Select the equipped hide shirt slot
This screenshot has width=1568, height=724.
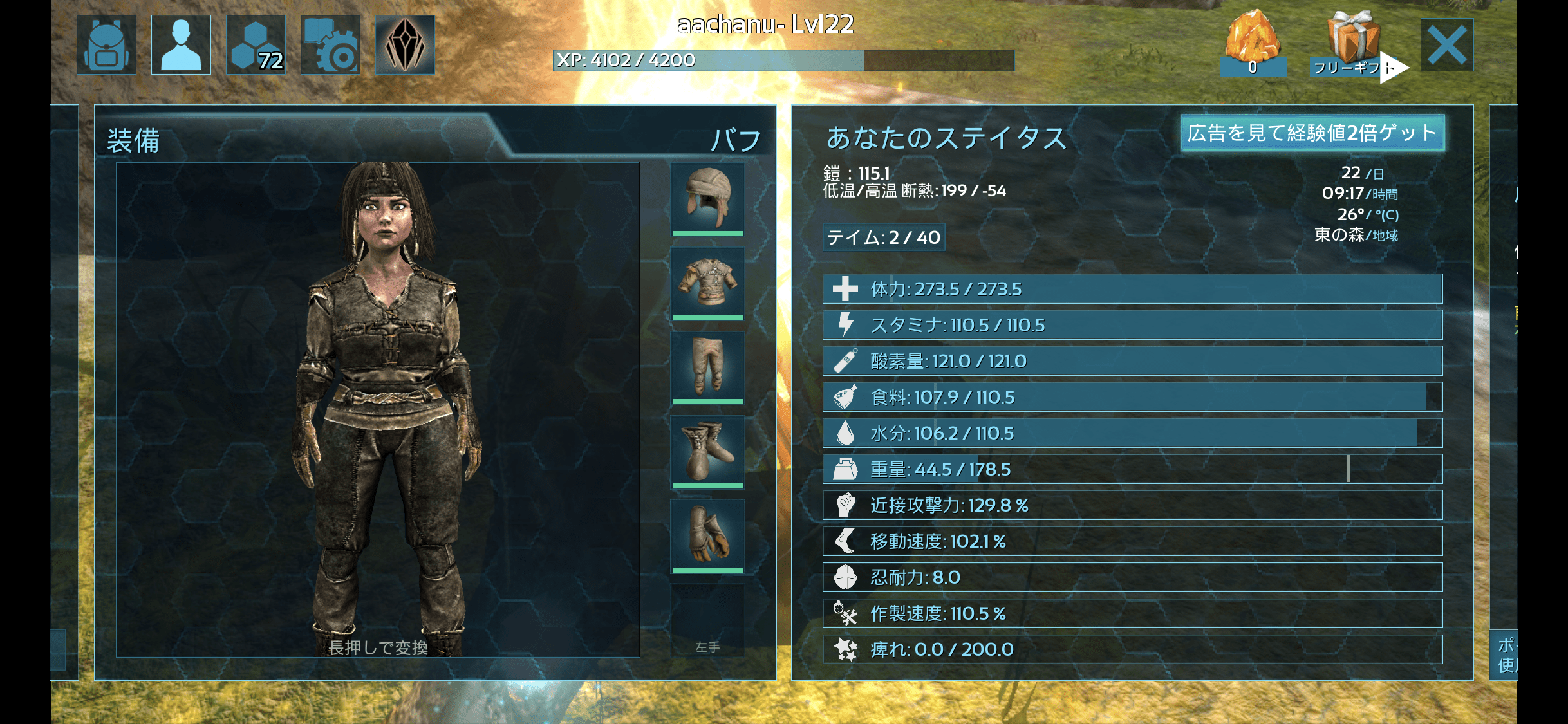[x=707, y=283]
